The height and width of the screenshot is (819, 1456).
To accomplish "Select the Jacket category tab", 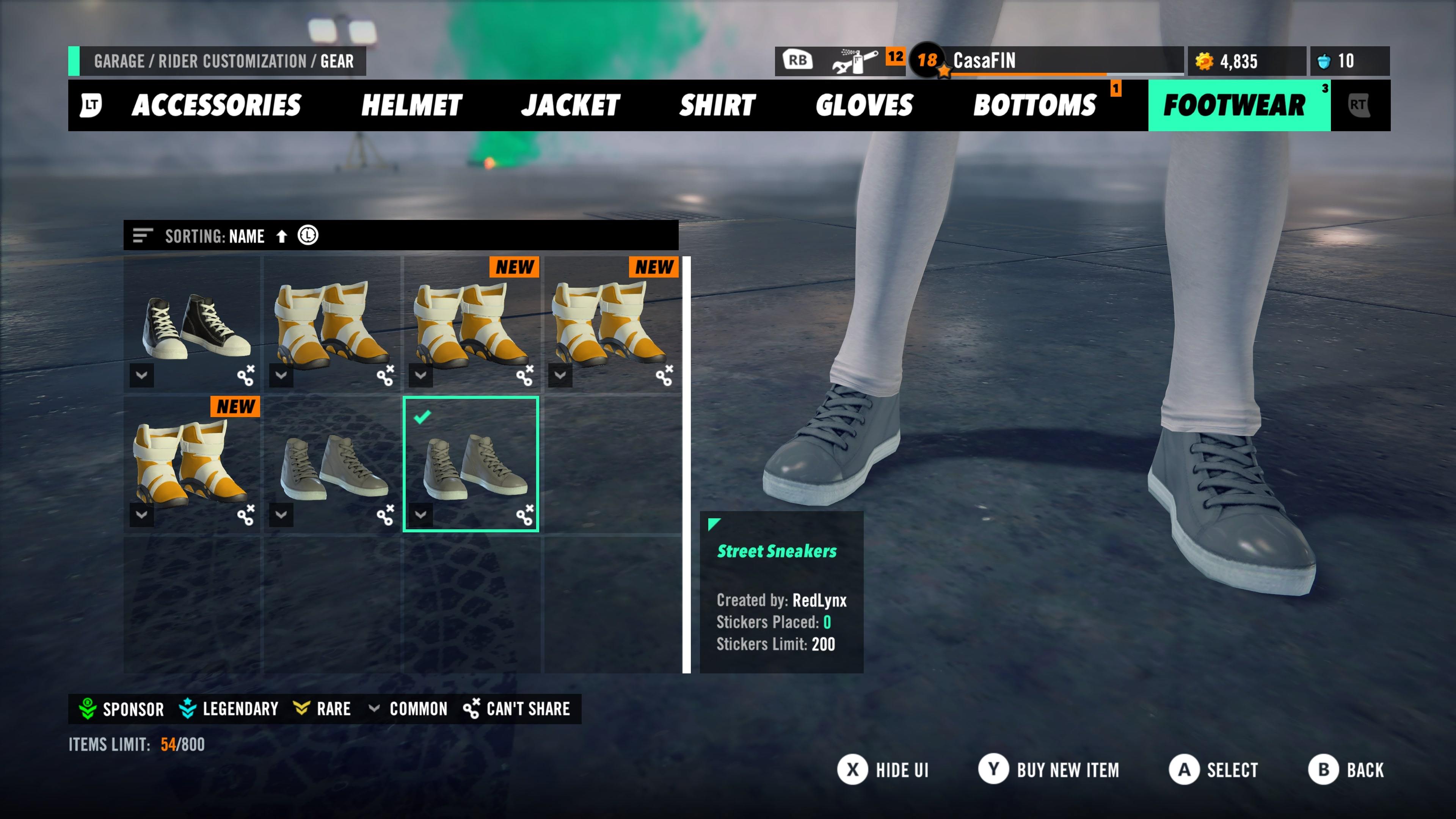I will (570, 105).
